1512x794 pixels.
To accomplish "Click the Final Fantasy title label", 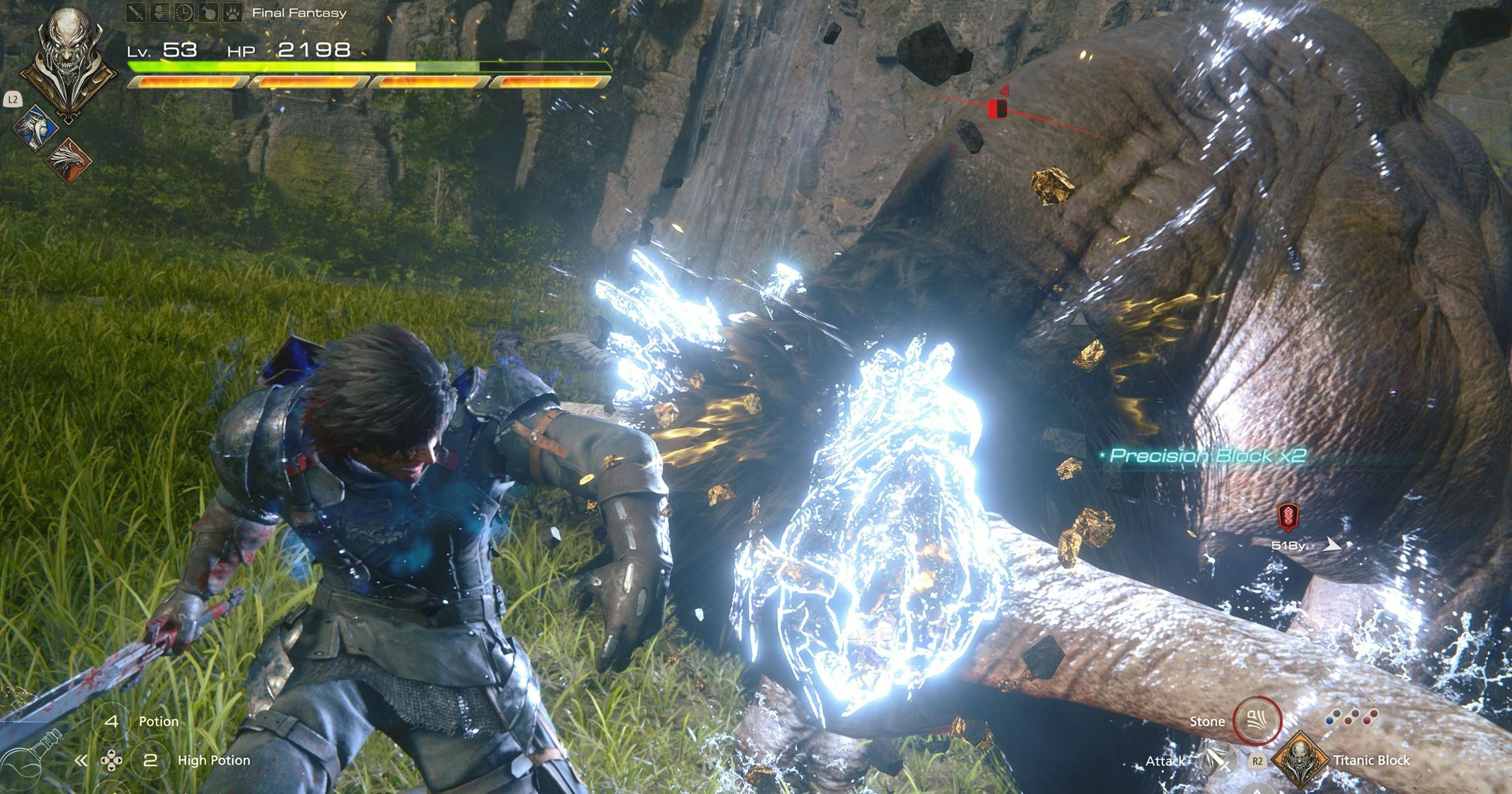I will pos(298,12).
